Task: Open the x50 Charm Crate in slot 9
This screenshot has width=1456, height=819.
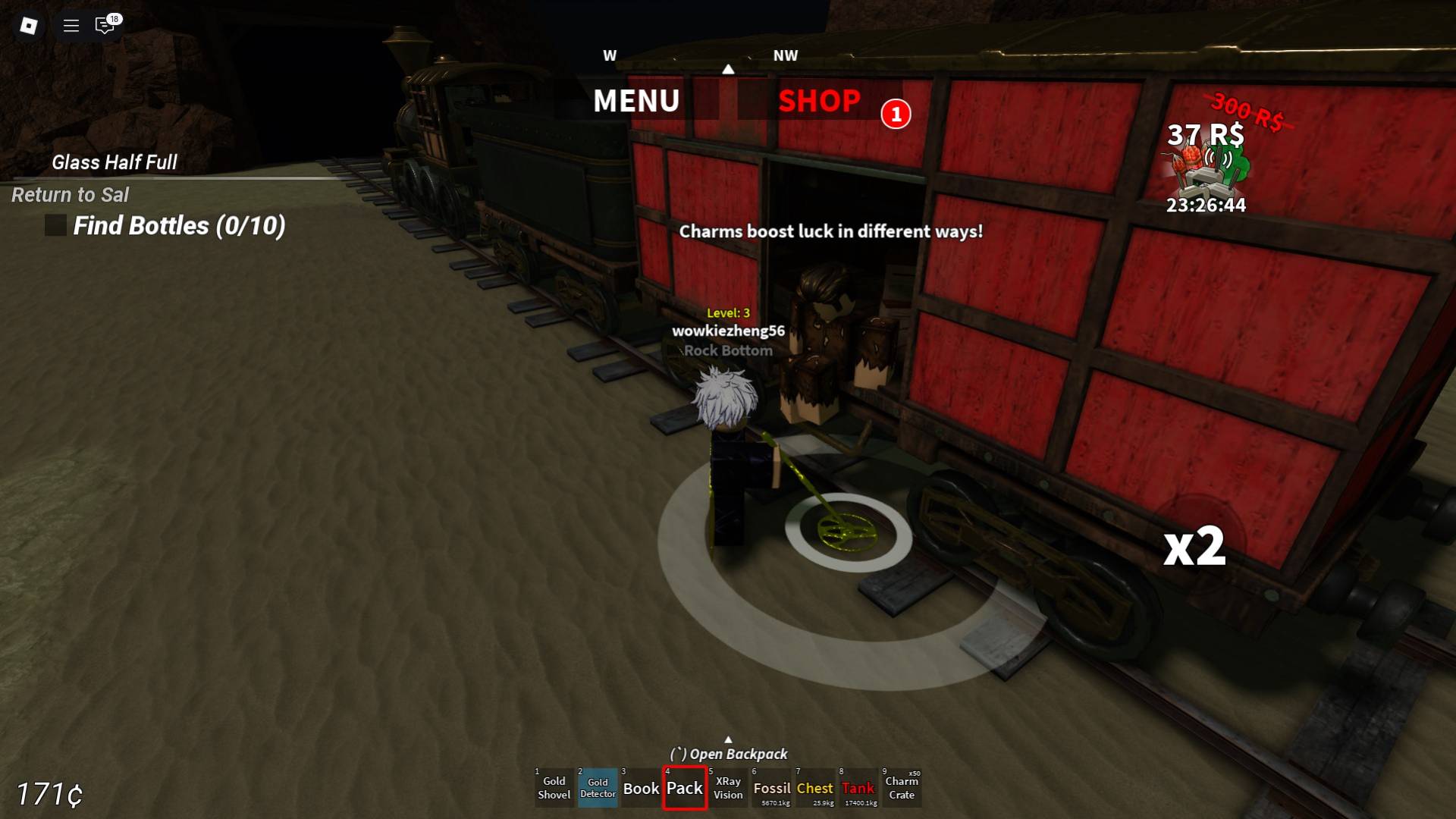Action: point(902,789)
